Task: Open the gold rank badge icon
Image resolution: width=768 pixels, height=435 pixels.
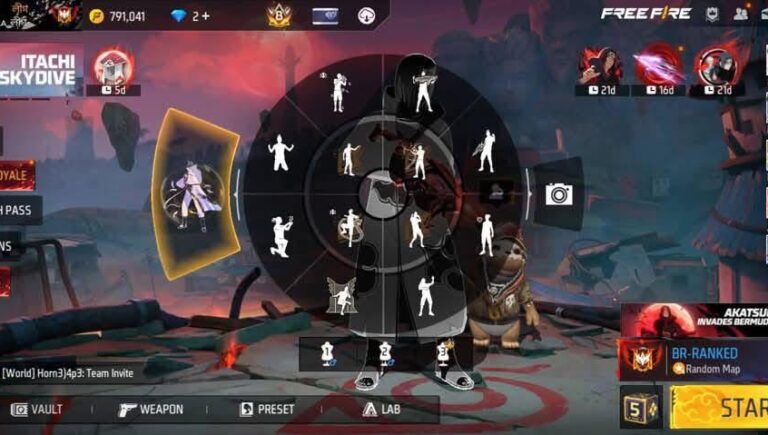Action: click(x=277, y=15)
